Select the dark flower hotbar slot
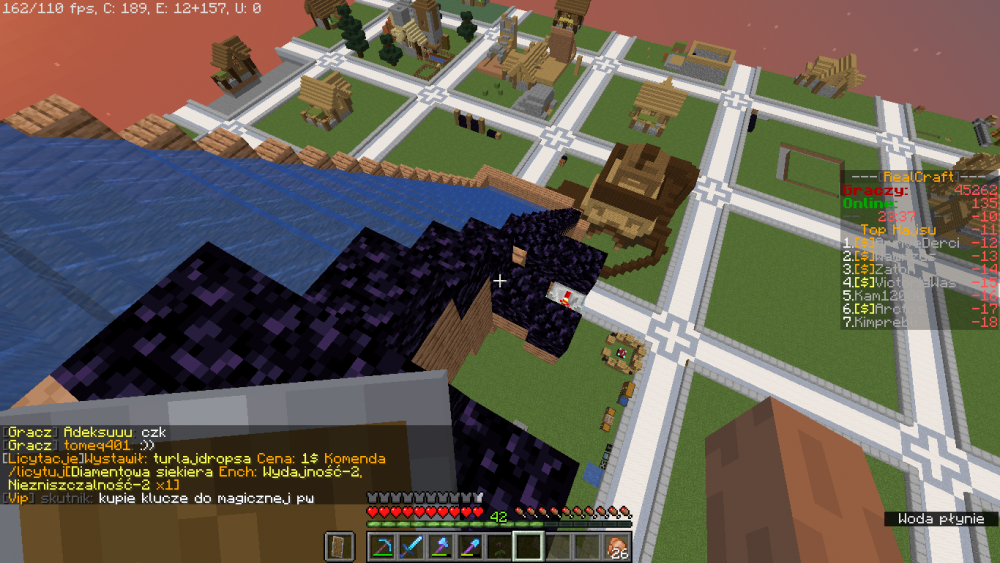Viewport: 1000px width, 563px height. pyautogui.click(x=498, y=546)
